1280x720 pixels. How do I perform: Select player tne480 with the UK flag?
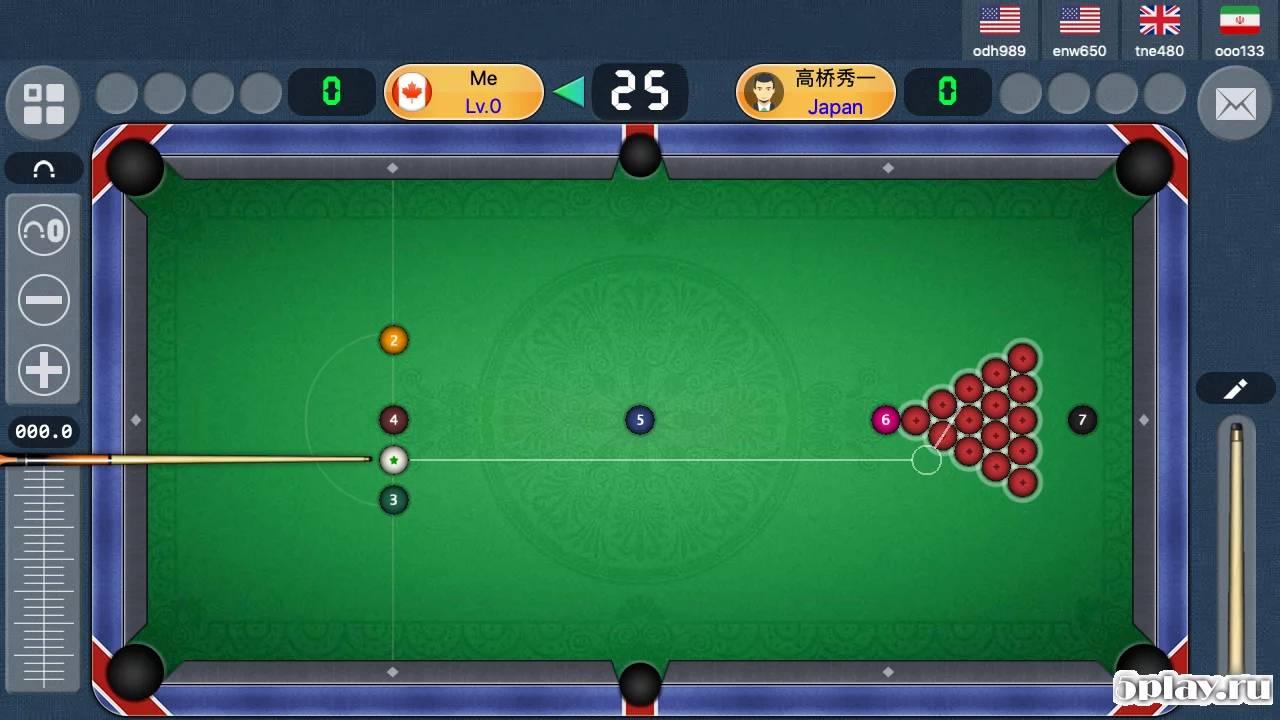point(1159,31)
